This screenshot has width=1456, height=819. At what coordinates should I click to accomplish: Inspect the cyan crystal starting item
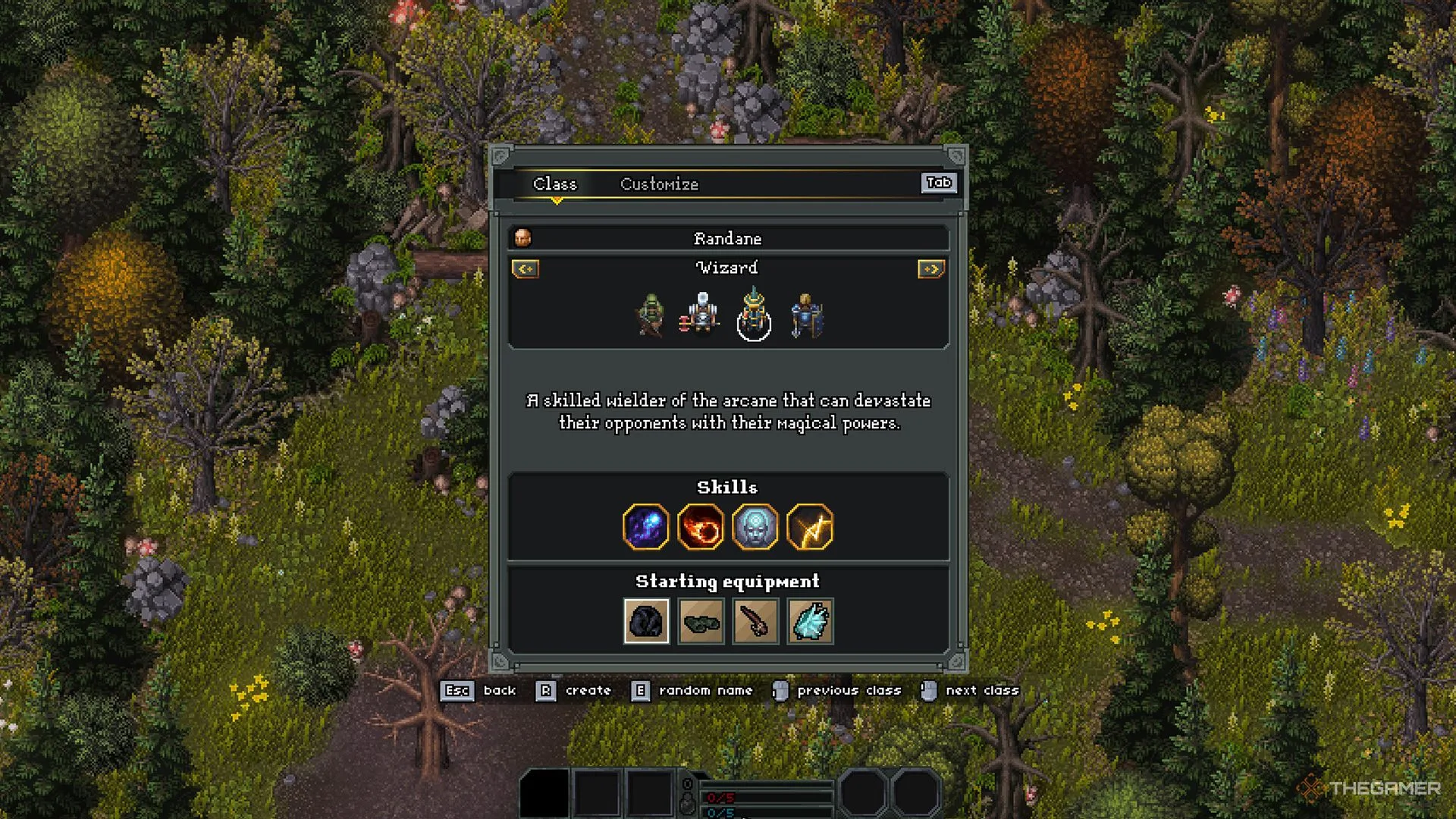click(x=810, y=621)
